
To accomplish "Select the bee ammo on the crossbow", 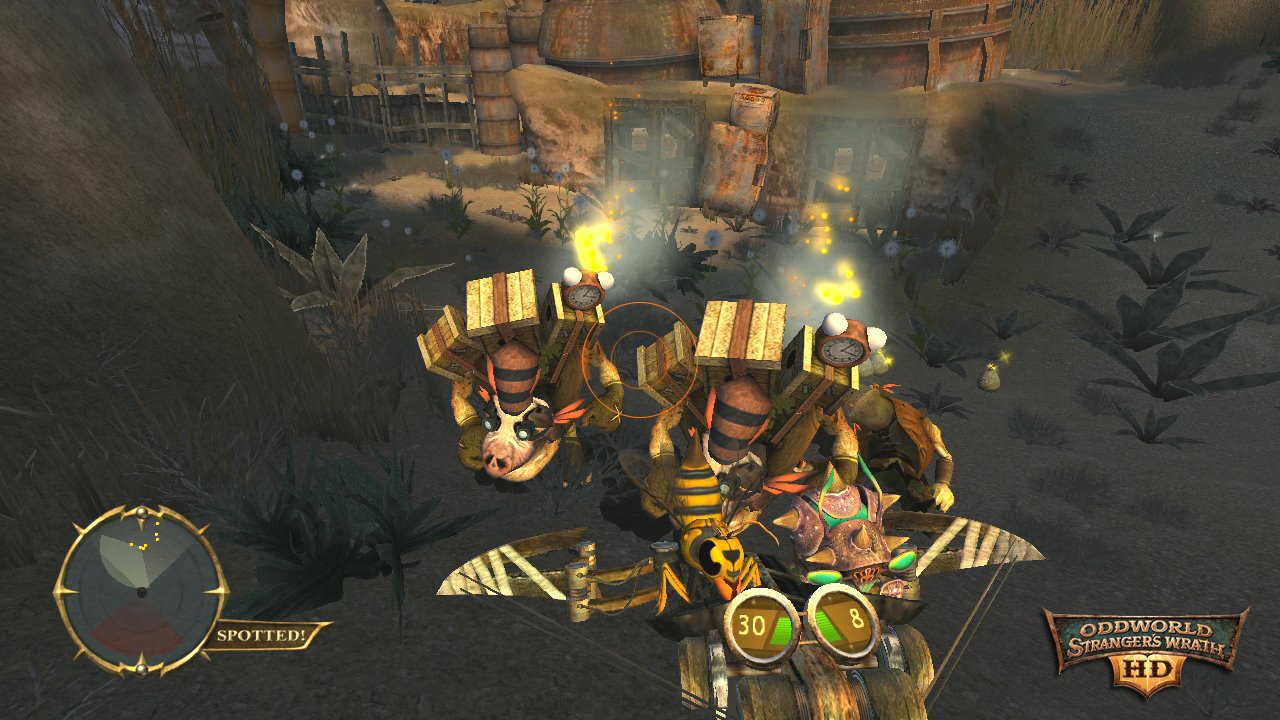I will [713, 530].
